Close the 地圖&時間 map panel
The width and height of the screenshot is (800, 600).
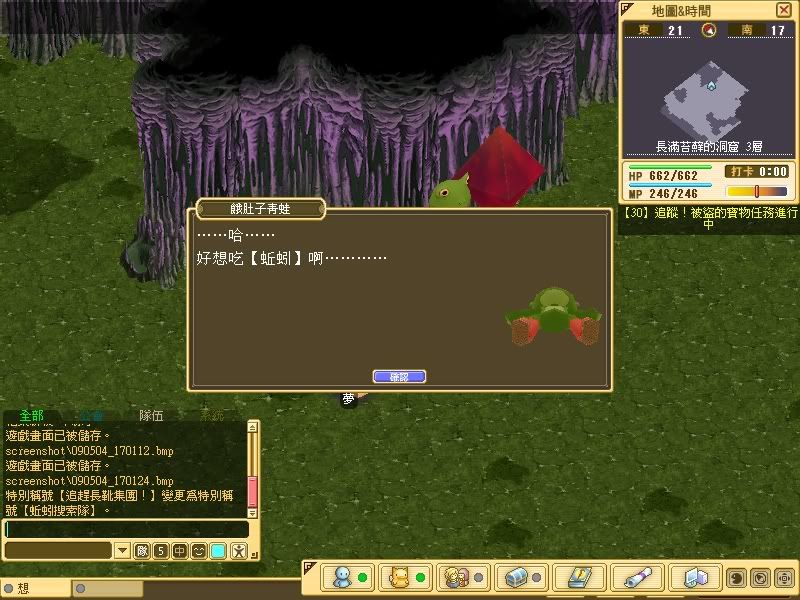point(783,10)
